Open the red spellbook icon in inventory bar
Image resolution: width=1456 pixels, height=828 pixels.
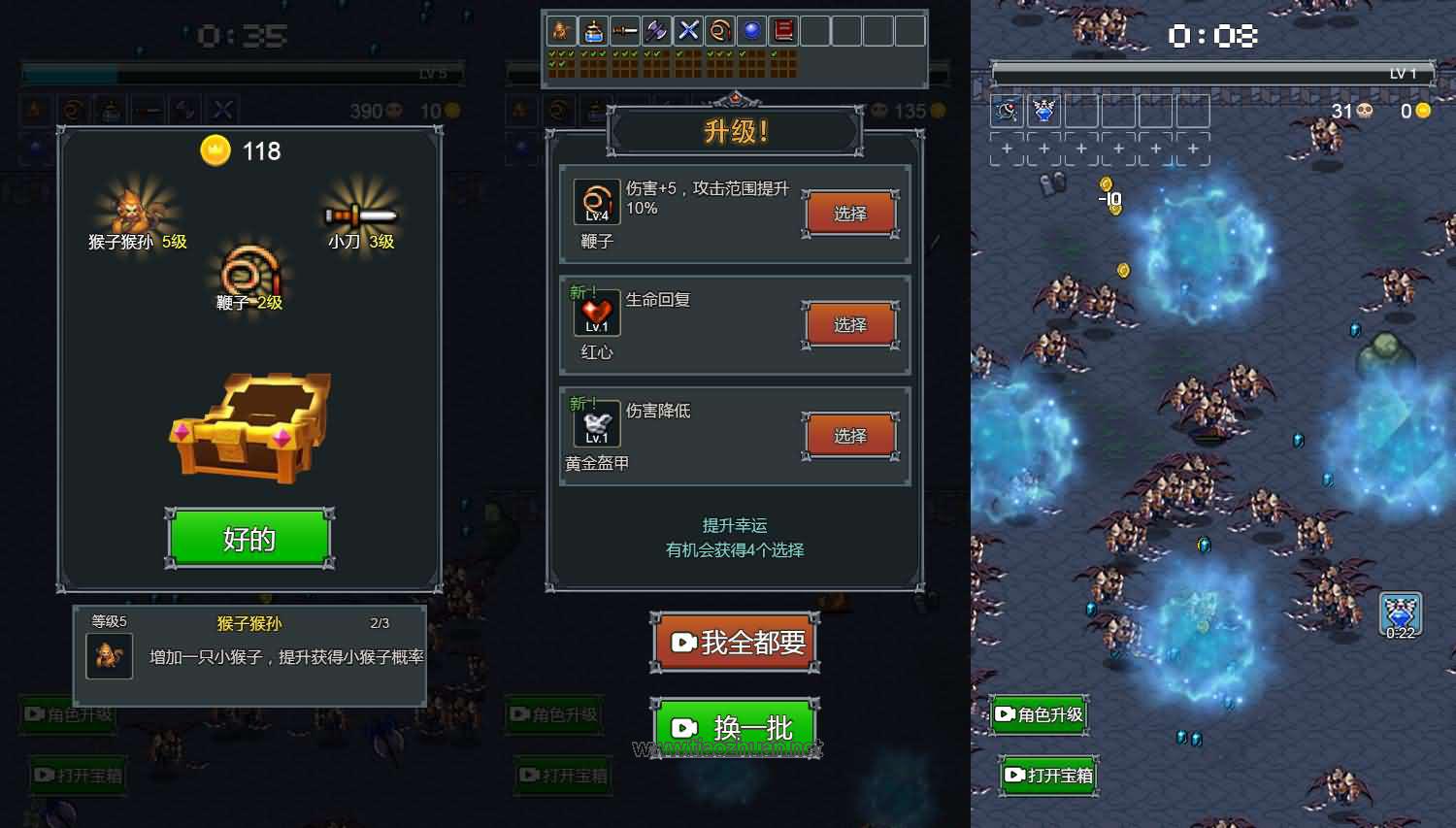click(784, 30)
